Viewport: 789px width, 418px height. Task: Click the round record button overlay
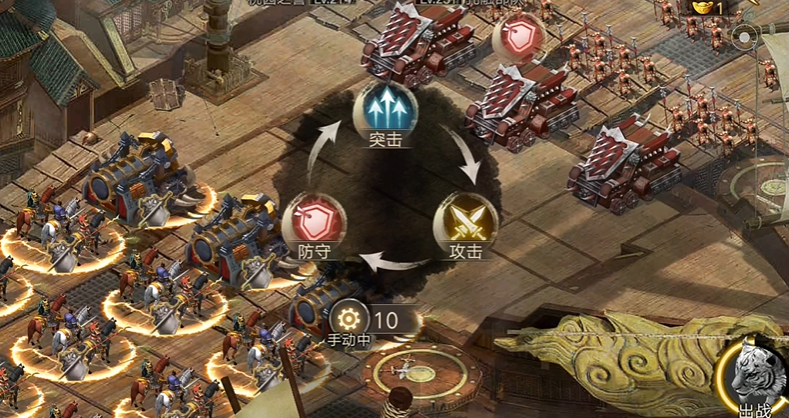746,38
